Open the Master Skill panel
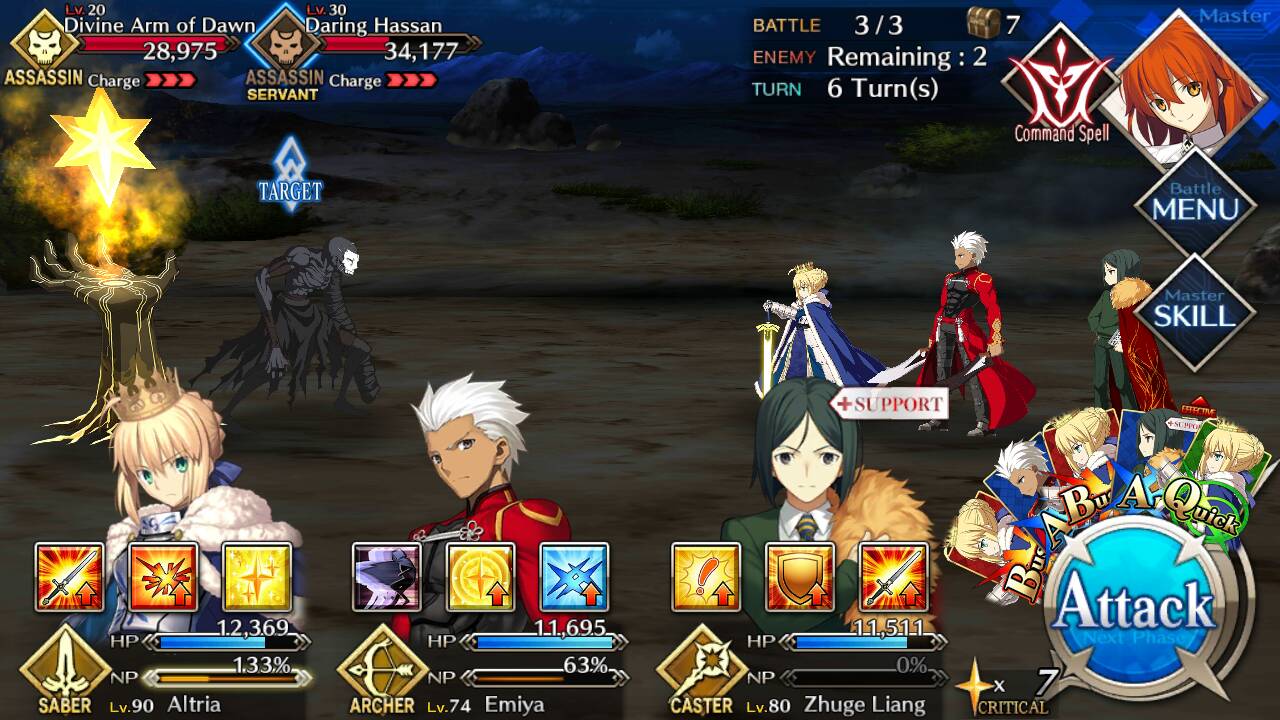Viewport: 1280px width, 720px height. pyautogui.click(x=1195, y=309)
